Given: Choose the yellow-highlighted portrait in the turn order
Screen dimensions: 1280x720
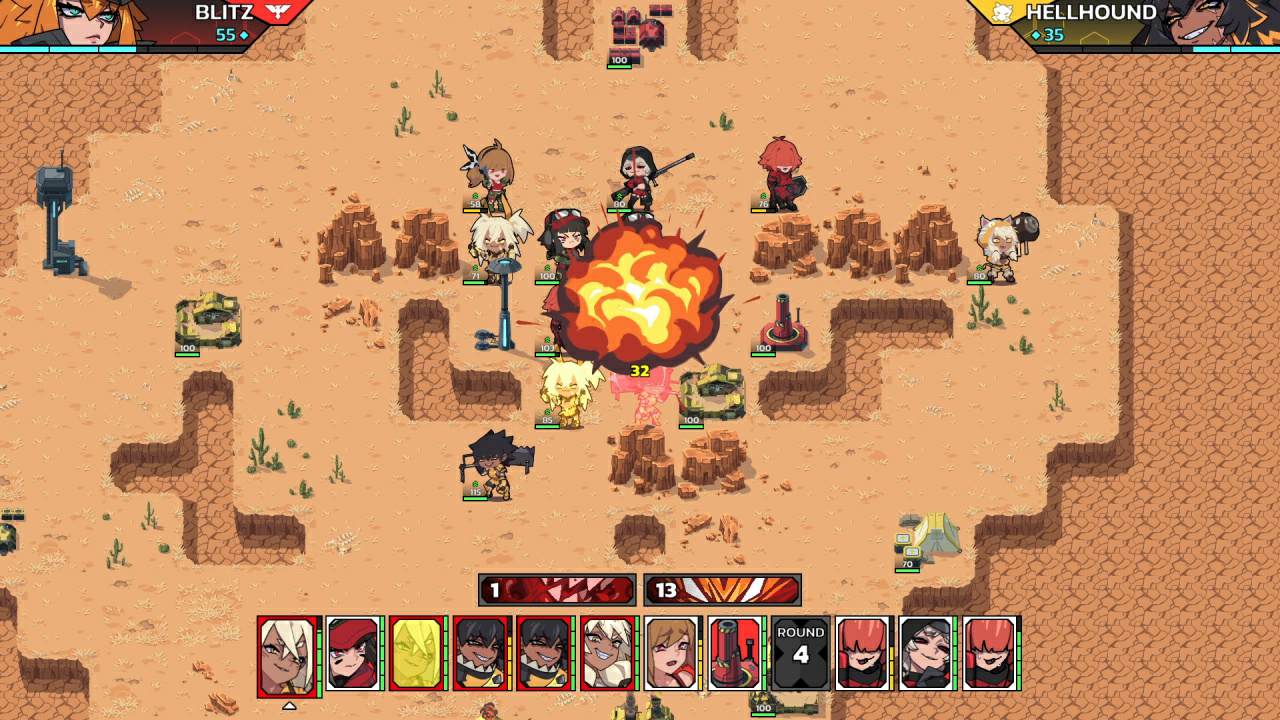Looking at the screenshot, I should (x=417, y=654).
